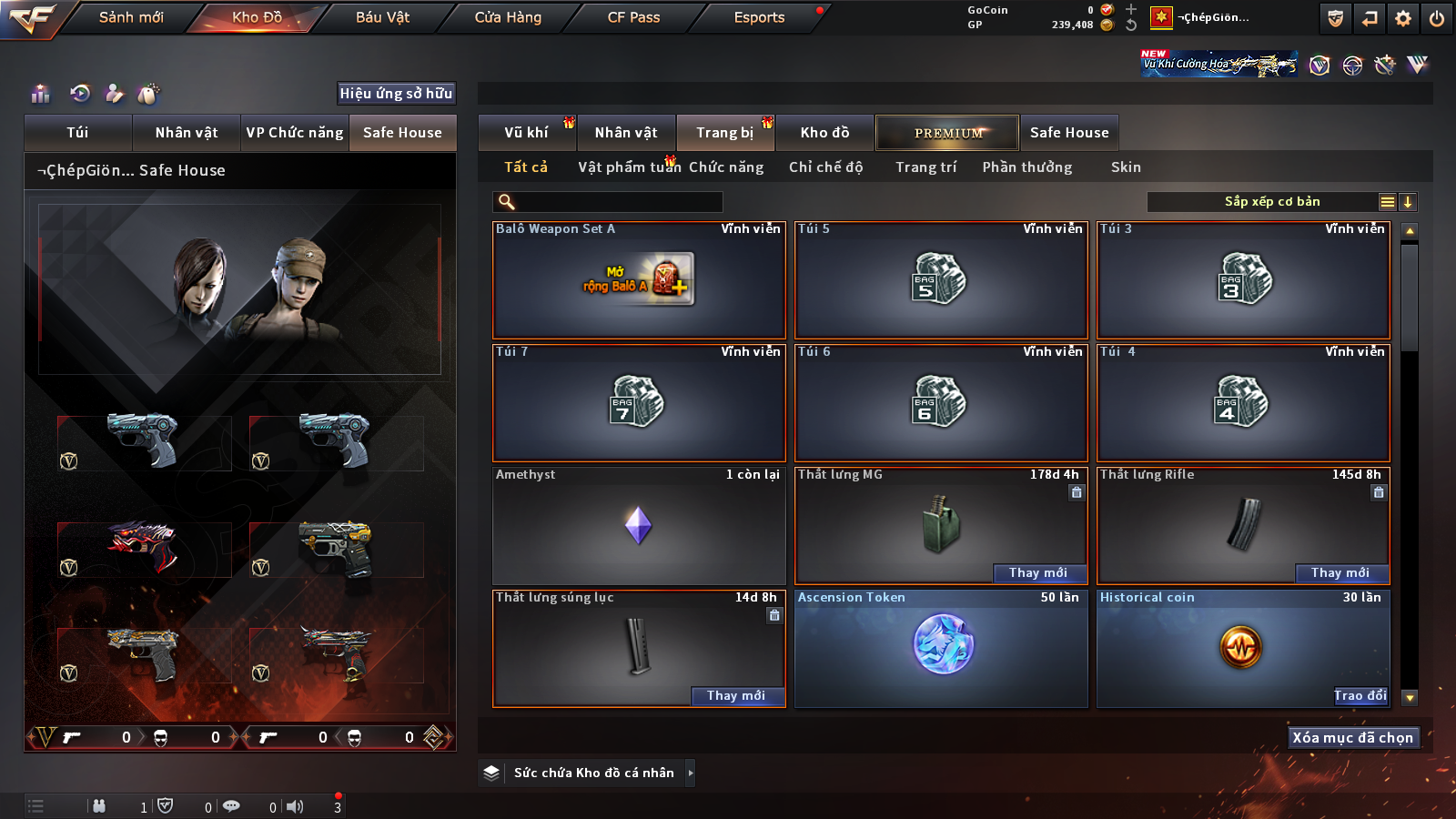This screenshot has height=819, width=1456.
Task: Select the Amethyst item
Action: click(638, 526)
